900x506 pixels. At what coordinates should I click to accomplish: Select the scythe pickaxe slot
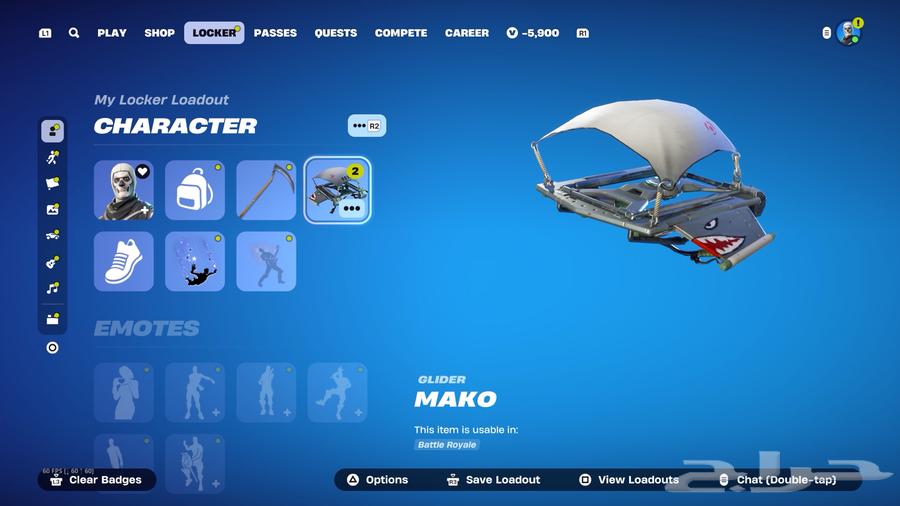pos(266,190)
